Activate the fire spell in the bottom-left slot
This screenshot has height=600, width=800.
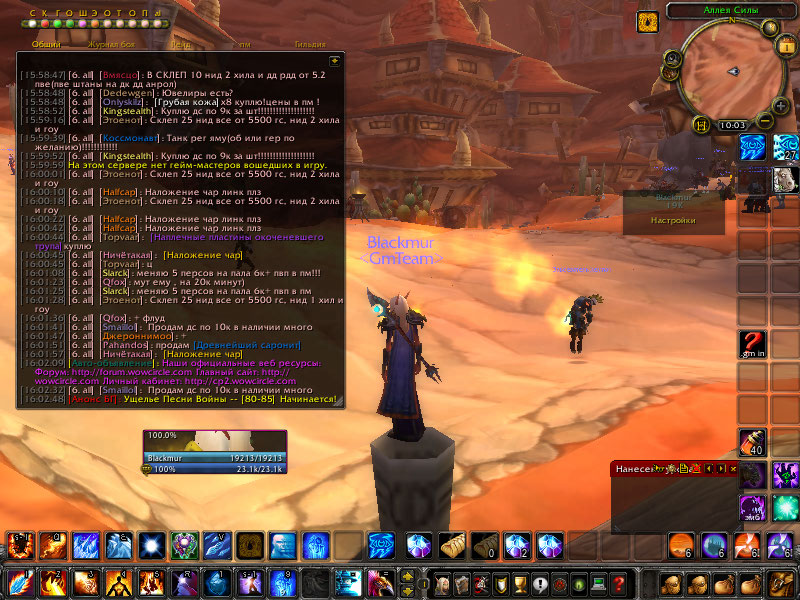click(x=18, y=582)
